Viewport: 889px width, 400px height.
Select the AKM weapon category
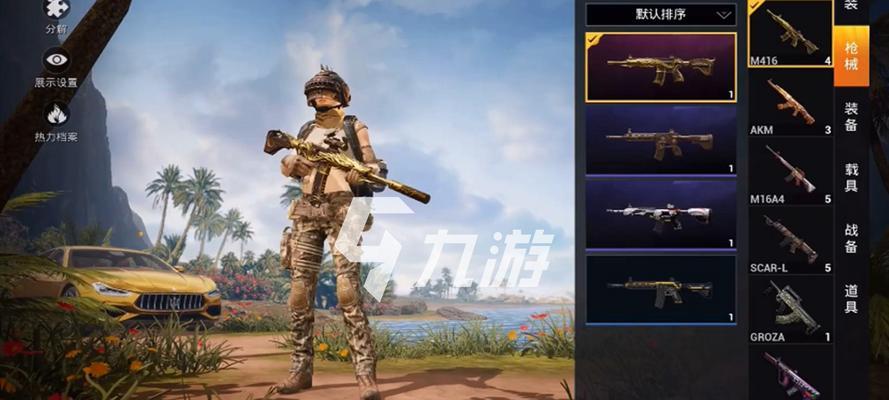tap(791, 103)
